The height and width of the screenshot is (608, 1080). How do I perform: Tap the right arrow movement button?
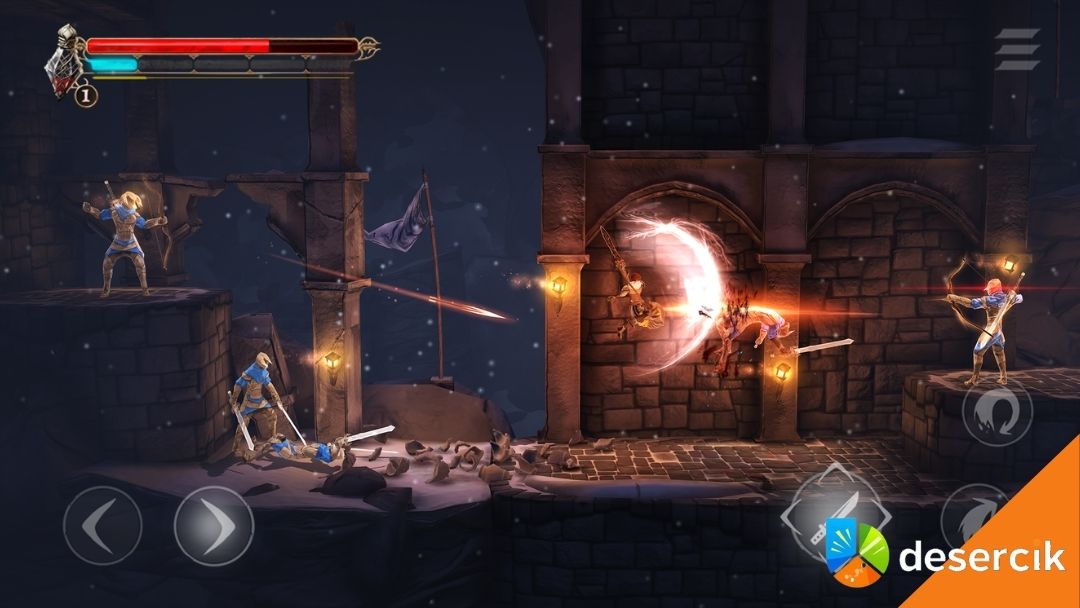click(213, 525)
